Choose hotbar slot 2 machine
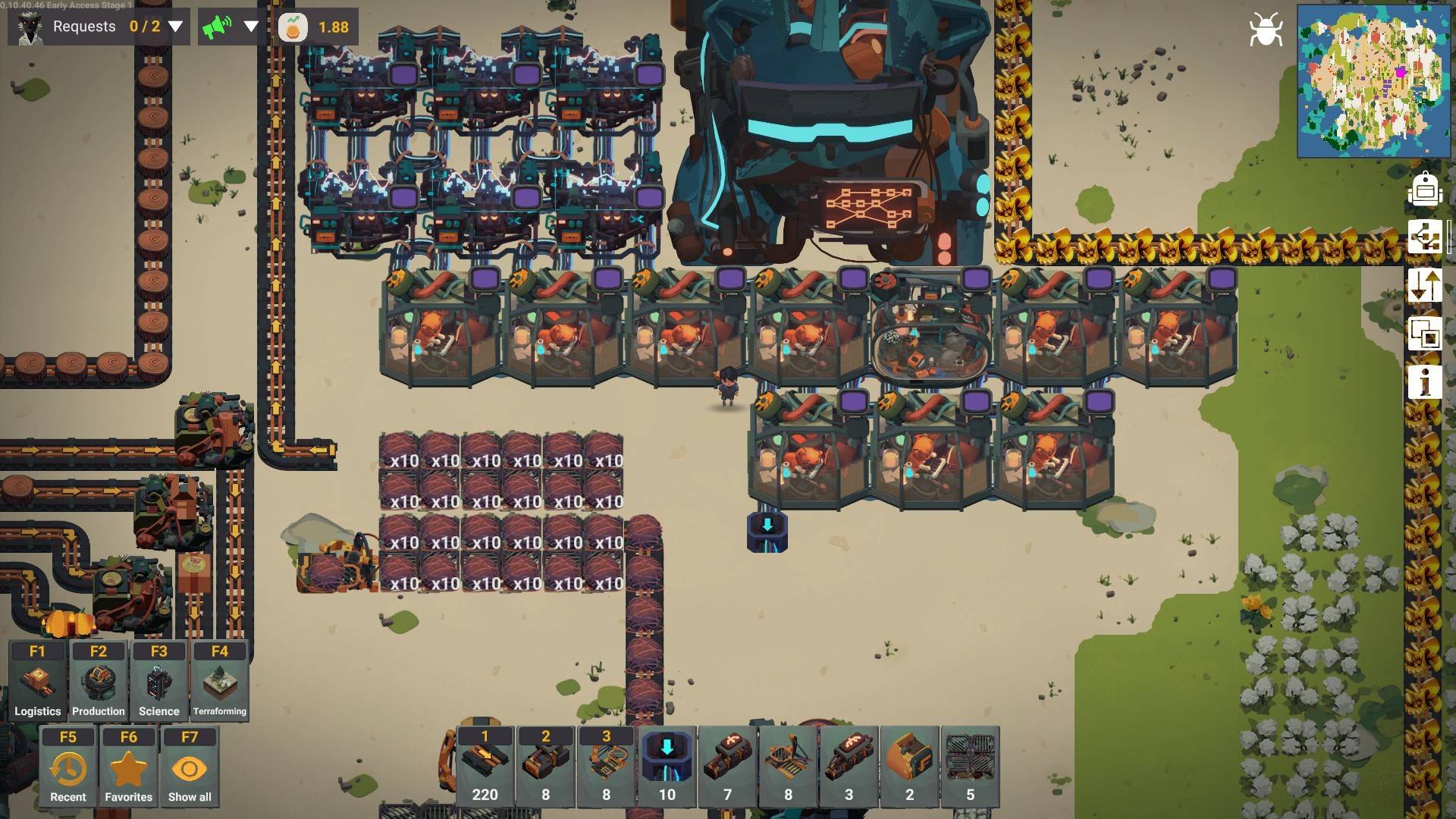 545,766
